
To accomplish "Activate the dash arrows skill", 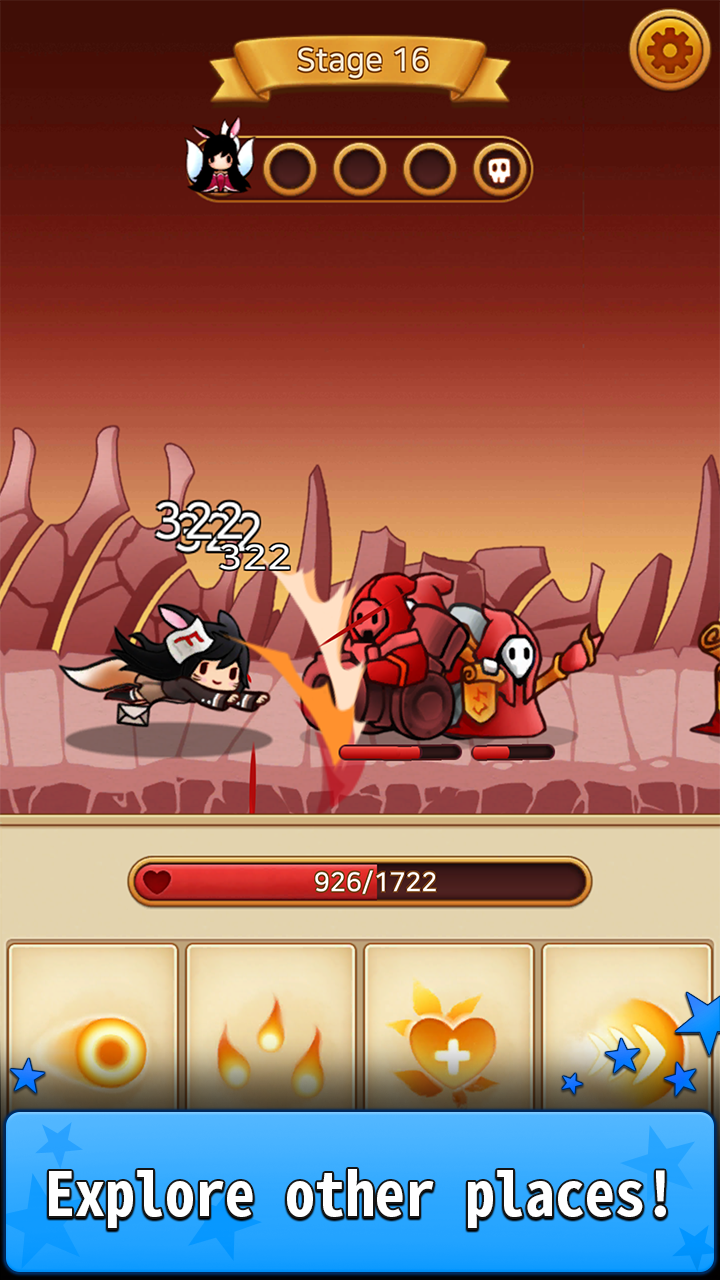I will [627, 1030].
